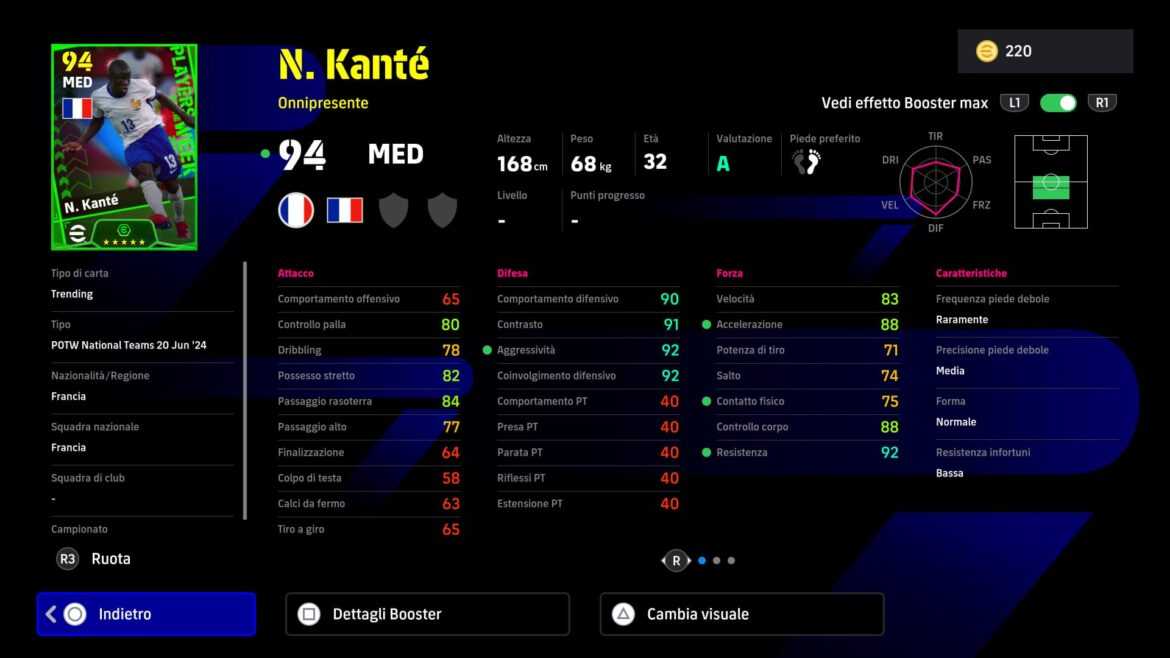This screenshot has height=658, width=1170.
Task: Select the Aggressività stat row
Action: [x=588, y=350]
